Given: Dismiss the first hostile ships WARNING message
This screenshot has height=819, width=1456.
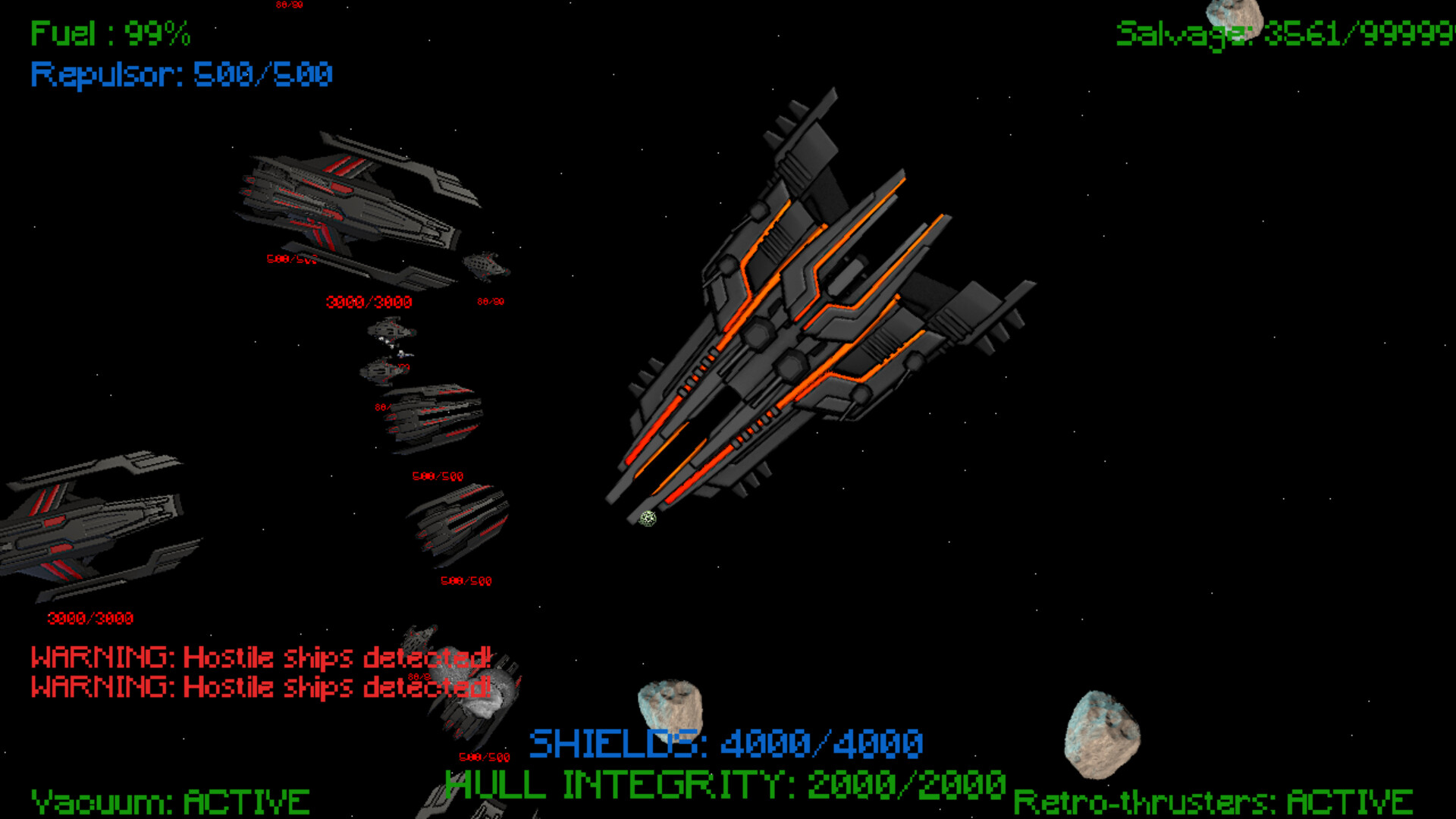Looking at the screenshot, I should 260,657.
